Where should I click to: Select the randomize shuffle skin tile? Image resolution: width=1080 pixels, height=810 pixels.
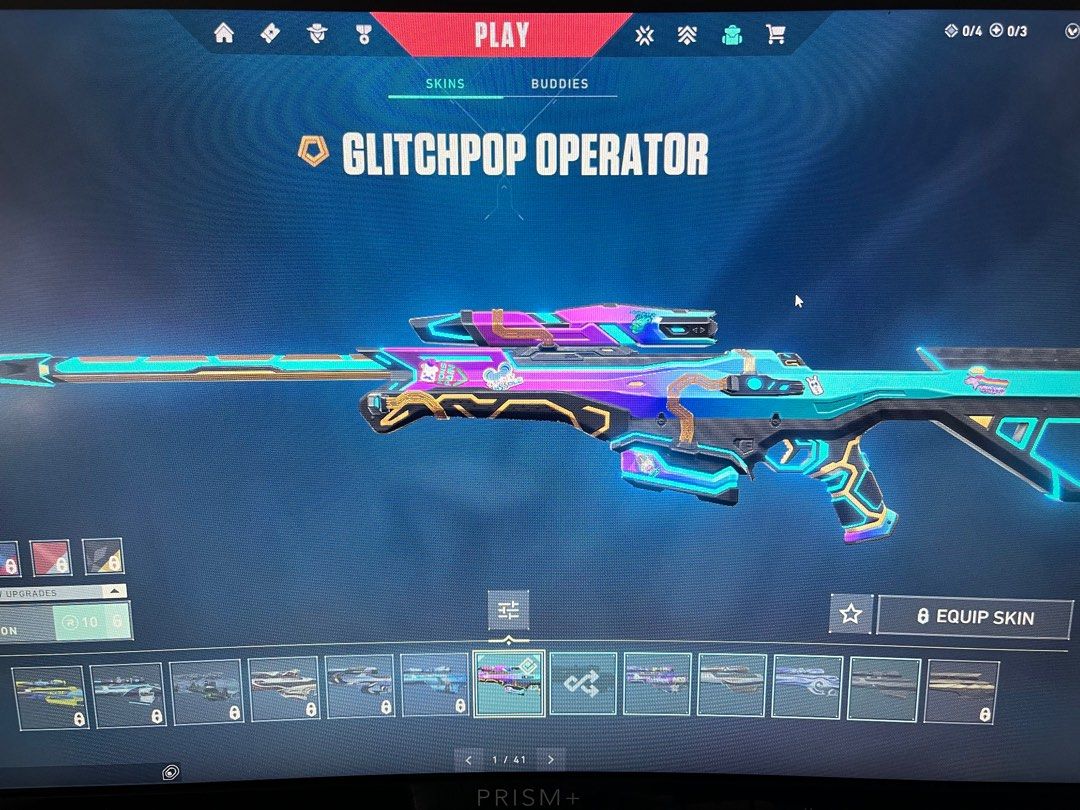point(584,684)
